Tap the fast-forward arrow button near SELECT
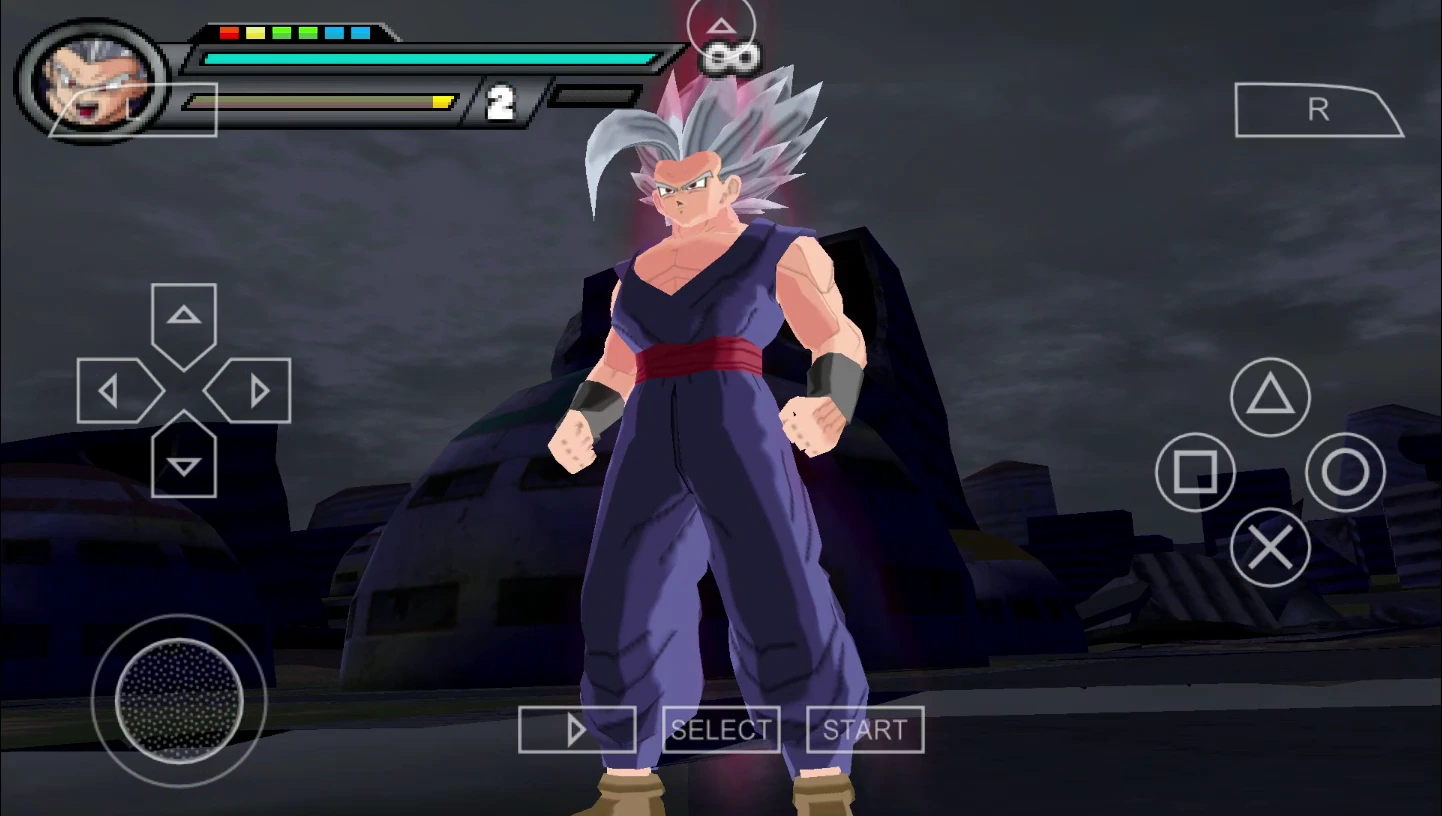Screen dimensions: 1442x816 point(578,730)
